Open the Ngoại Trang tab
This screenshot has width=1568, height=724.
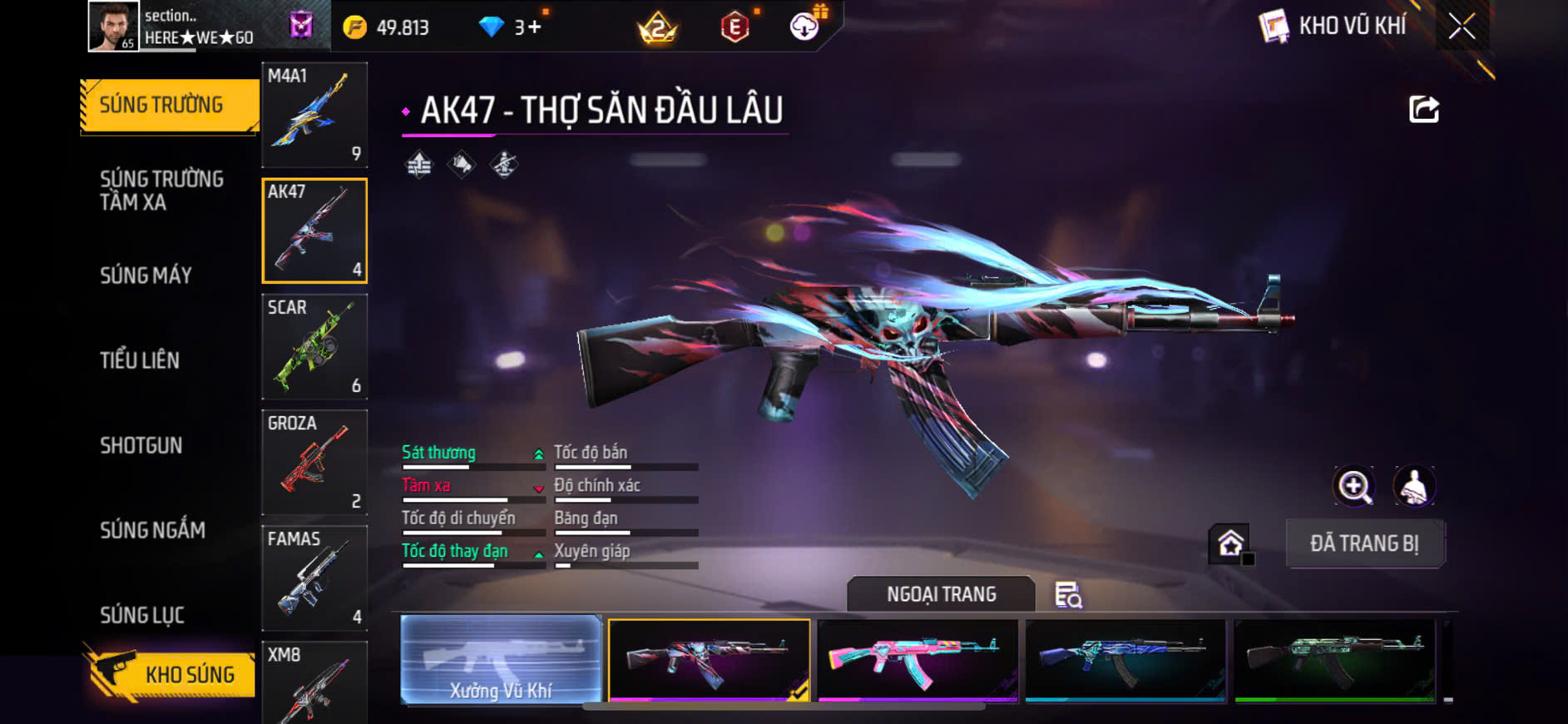(941, 594)
